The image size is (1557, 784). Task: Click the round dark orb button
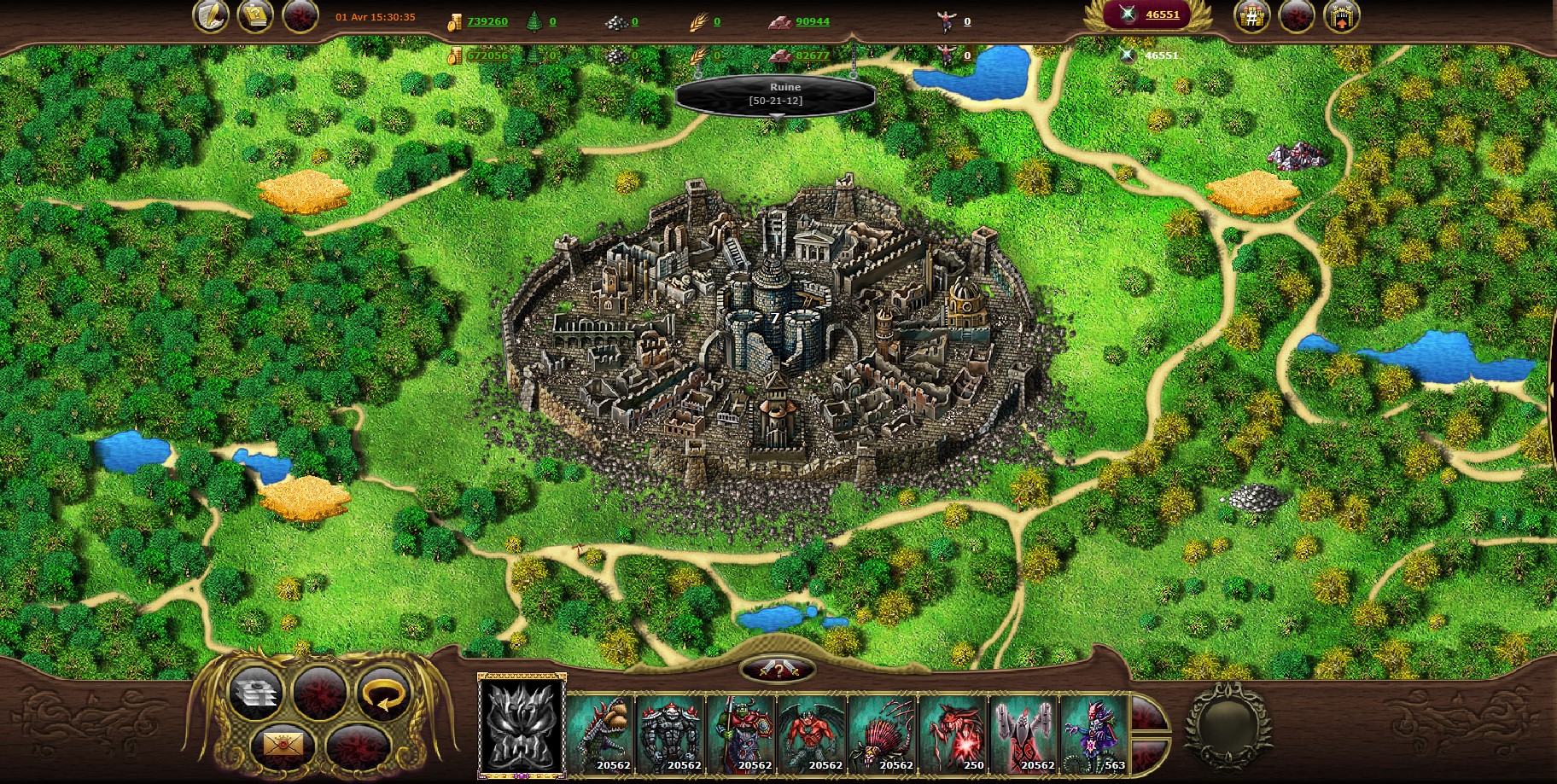pos(1228,726)
